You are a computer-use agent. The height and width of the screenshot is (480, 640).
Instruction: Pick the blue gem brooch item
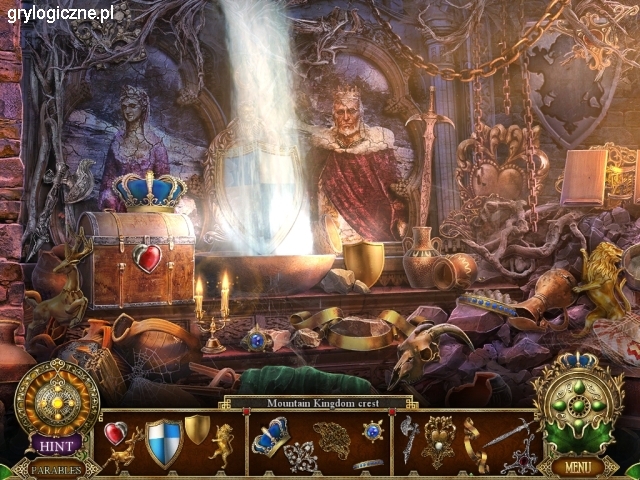373,431
